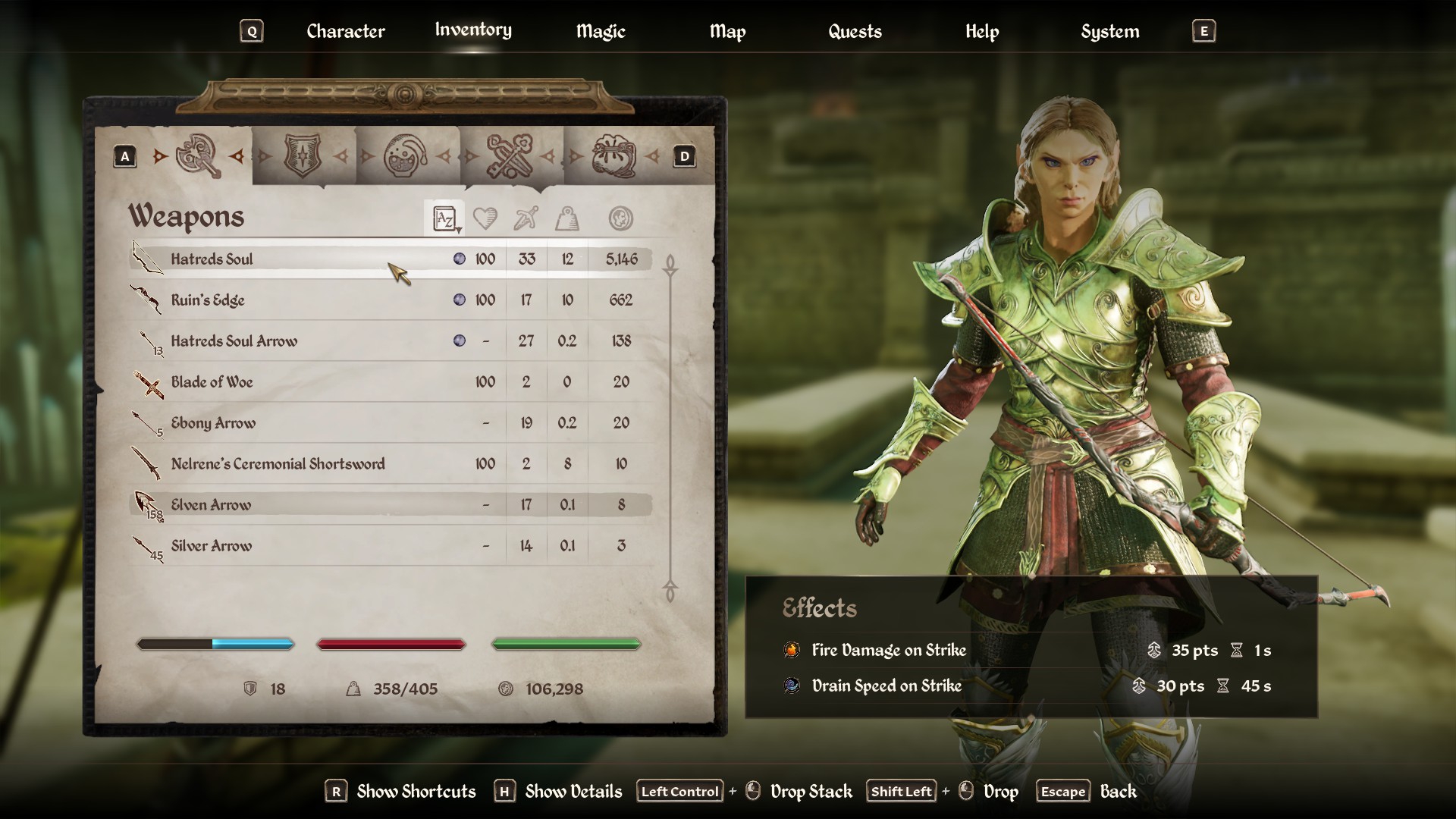
Task: Sort weapons by the heart condition column
Action: [485, 218]
